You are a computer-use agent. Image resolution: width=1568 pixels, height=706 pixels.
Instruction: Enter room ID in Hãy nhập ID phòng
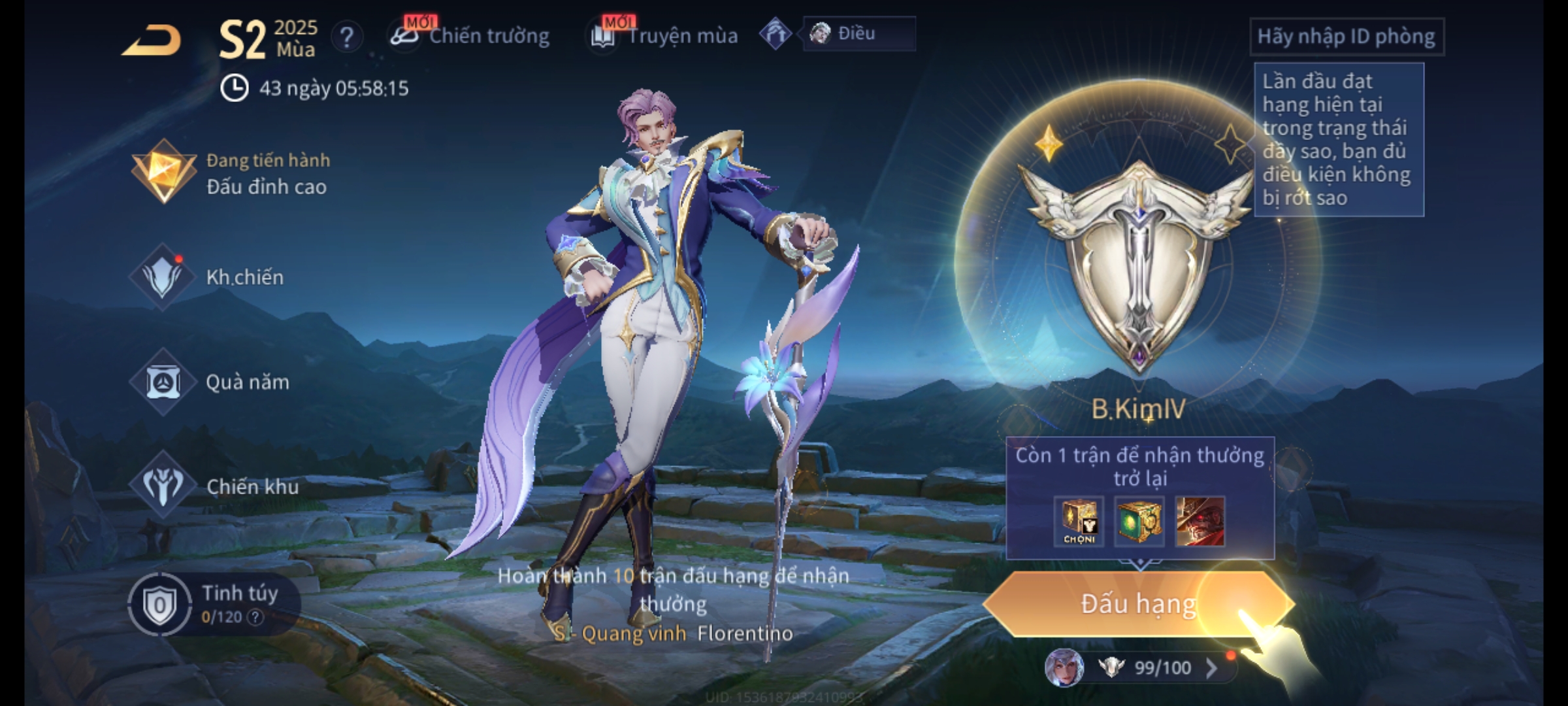click(1346, 37)
